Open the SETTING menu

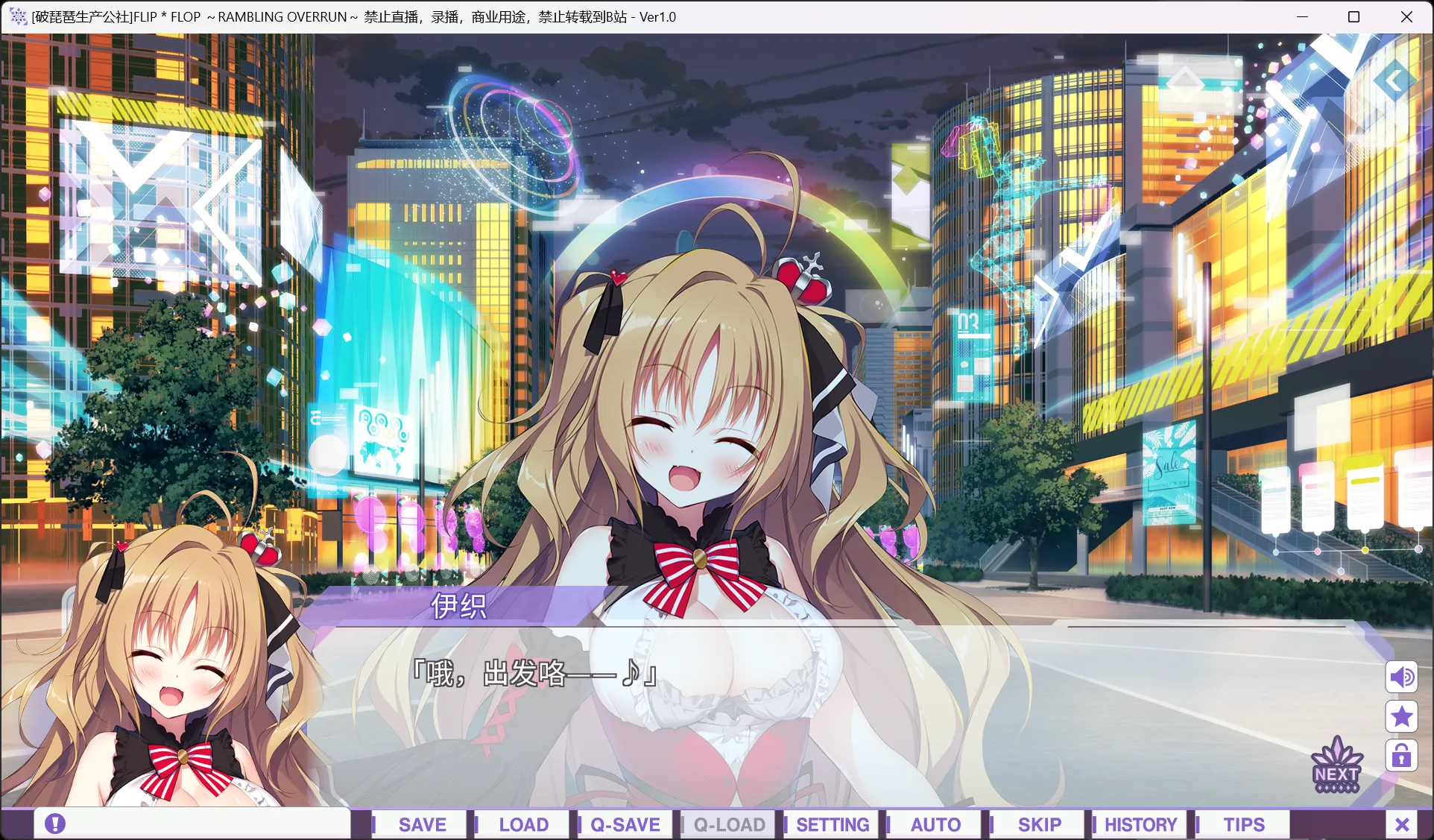click(832, 824)
